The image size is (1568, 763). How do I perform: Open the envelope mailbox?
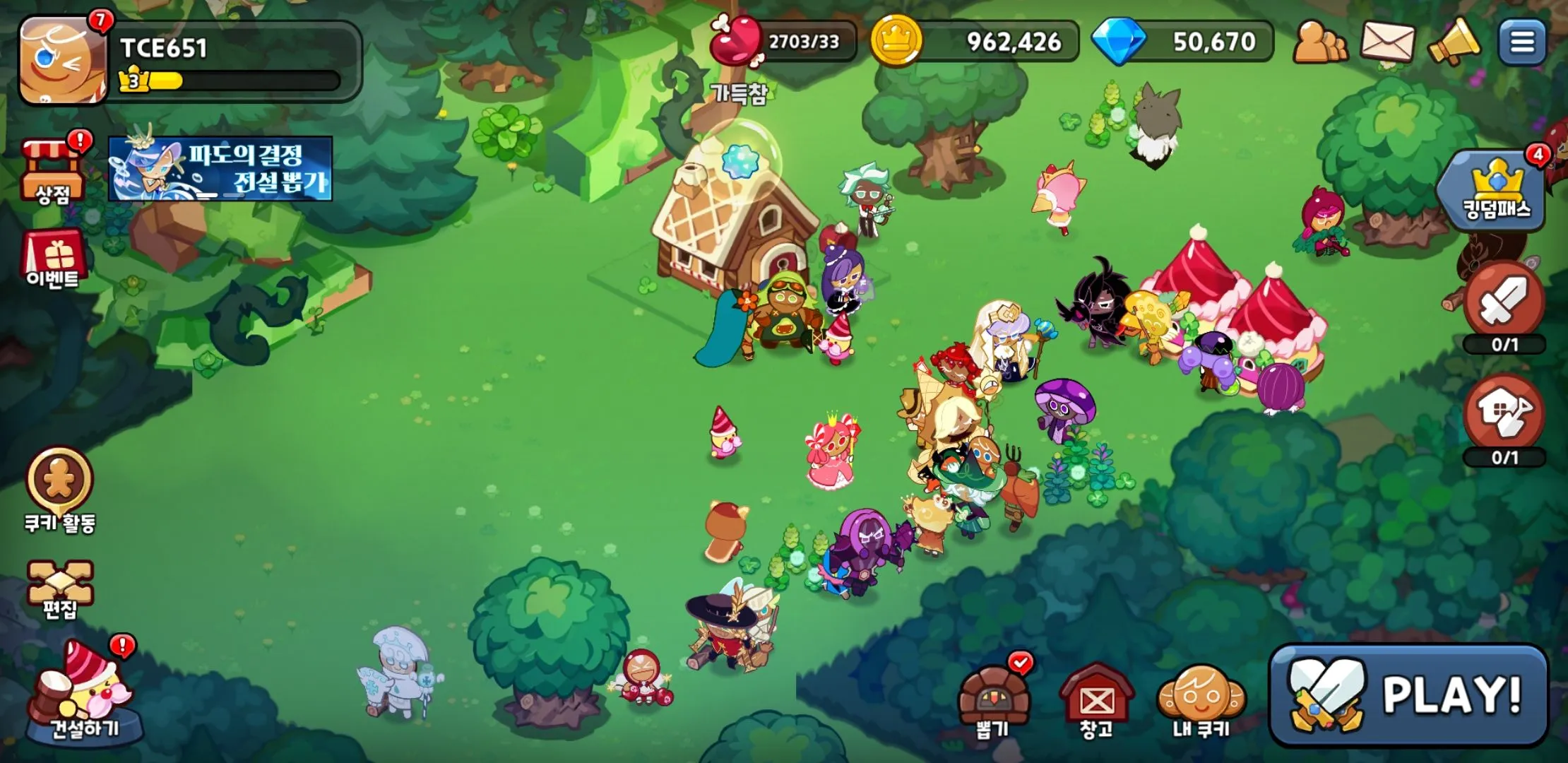pos(1387,42)
